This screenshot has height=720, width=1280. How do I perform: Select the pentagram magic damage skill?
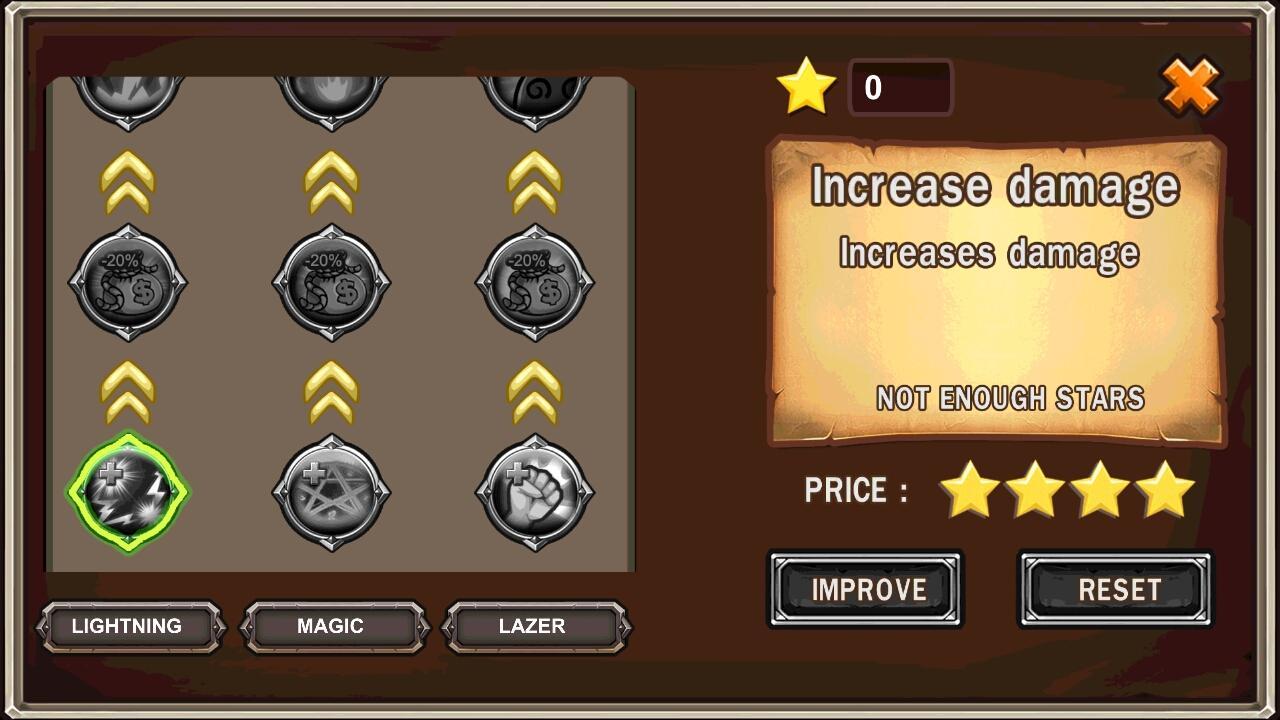click(x=331, y=490)
